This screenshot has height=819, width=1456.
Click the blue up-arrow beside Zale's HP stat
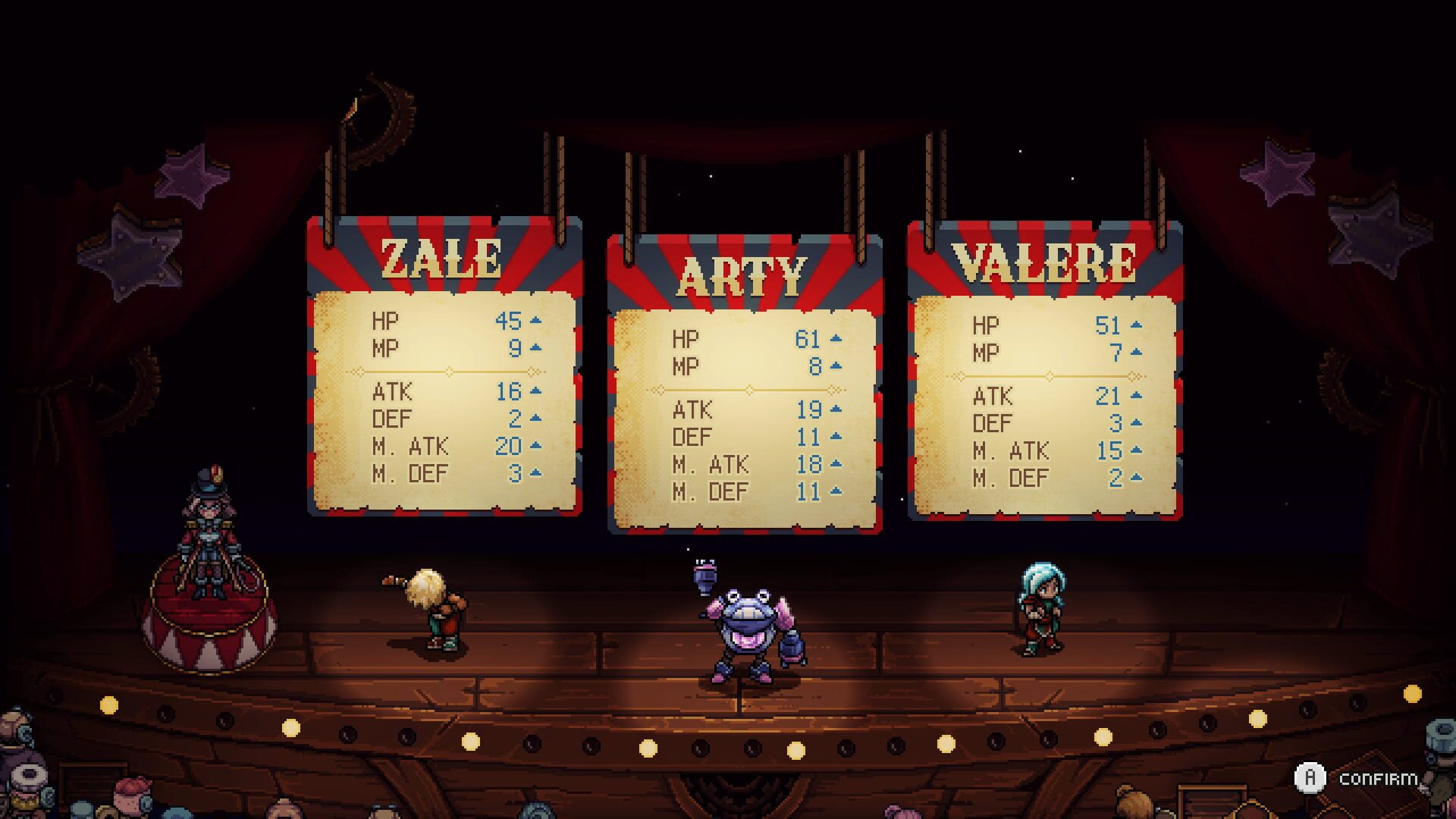coord(536,322)
